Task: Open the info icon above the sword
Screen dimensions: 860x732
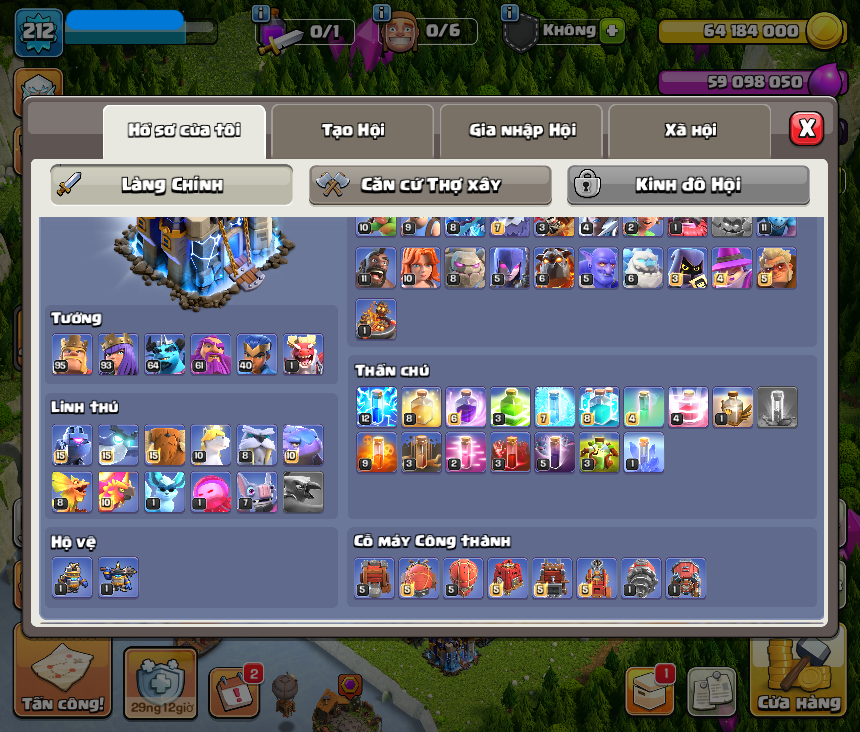Action: click(x=261, y=13)
